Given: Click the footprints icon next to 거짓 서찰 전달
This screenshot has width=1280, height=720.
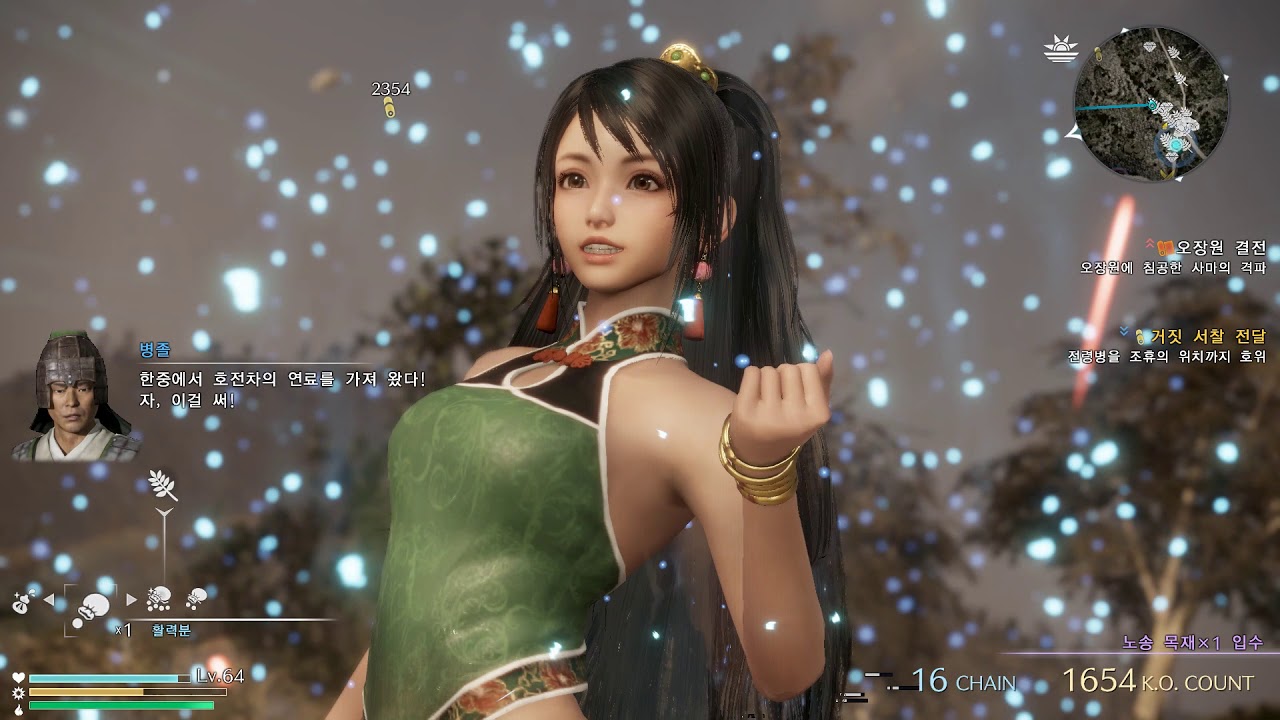Looking at the screenshot, I should coord(1139,337).
